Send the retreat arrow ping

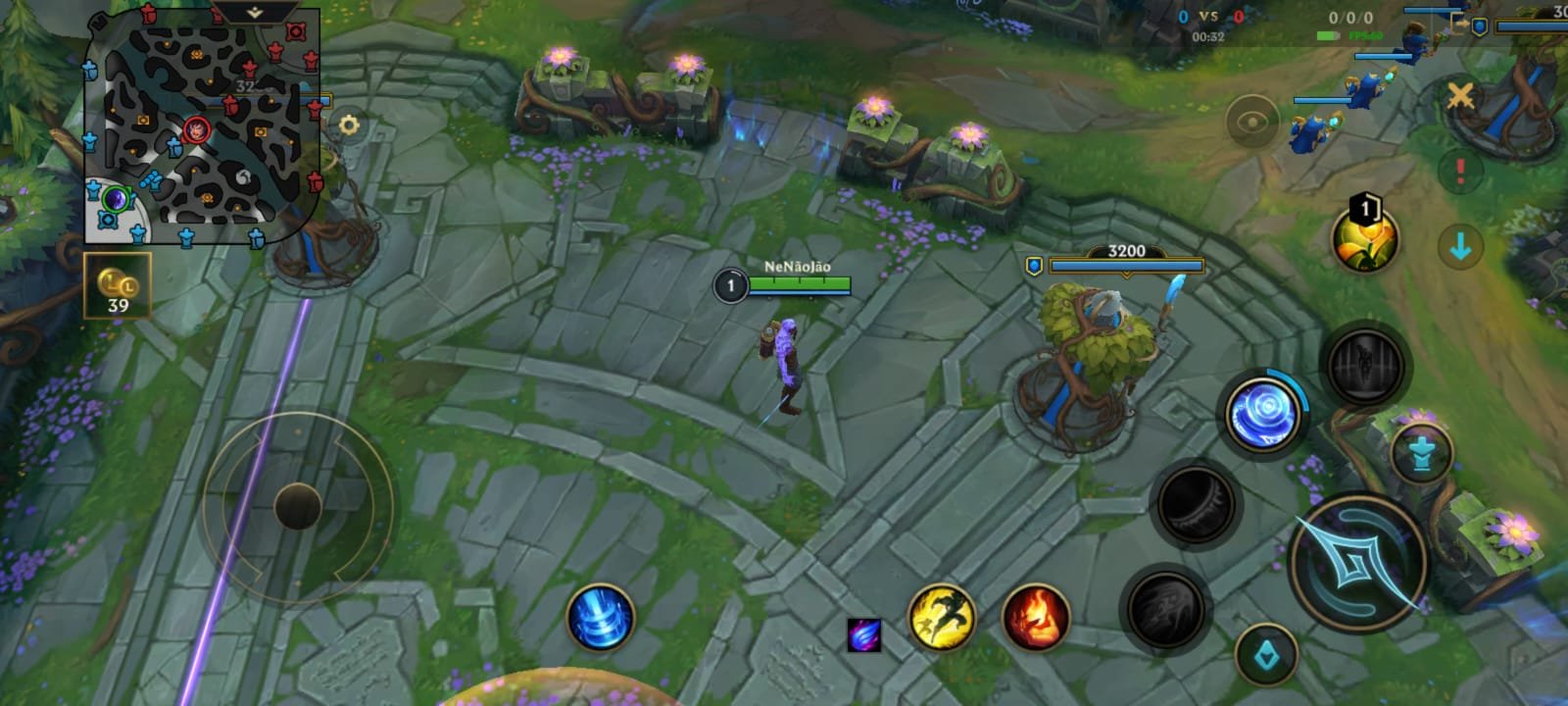point(1460,244)
